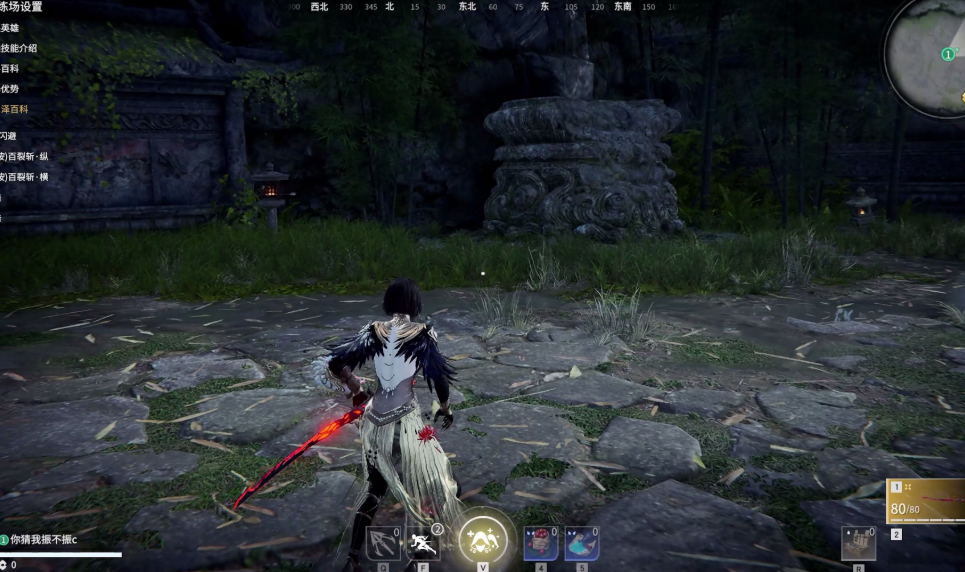965x572 pixels.
Task: Choose the 百裂斩·横 combo entry
Action: click(27, 176)
